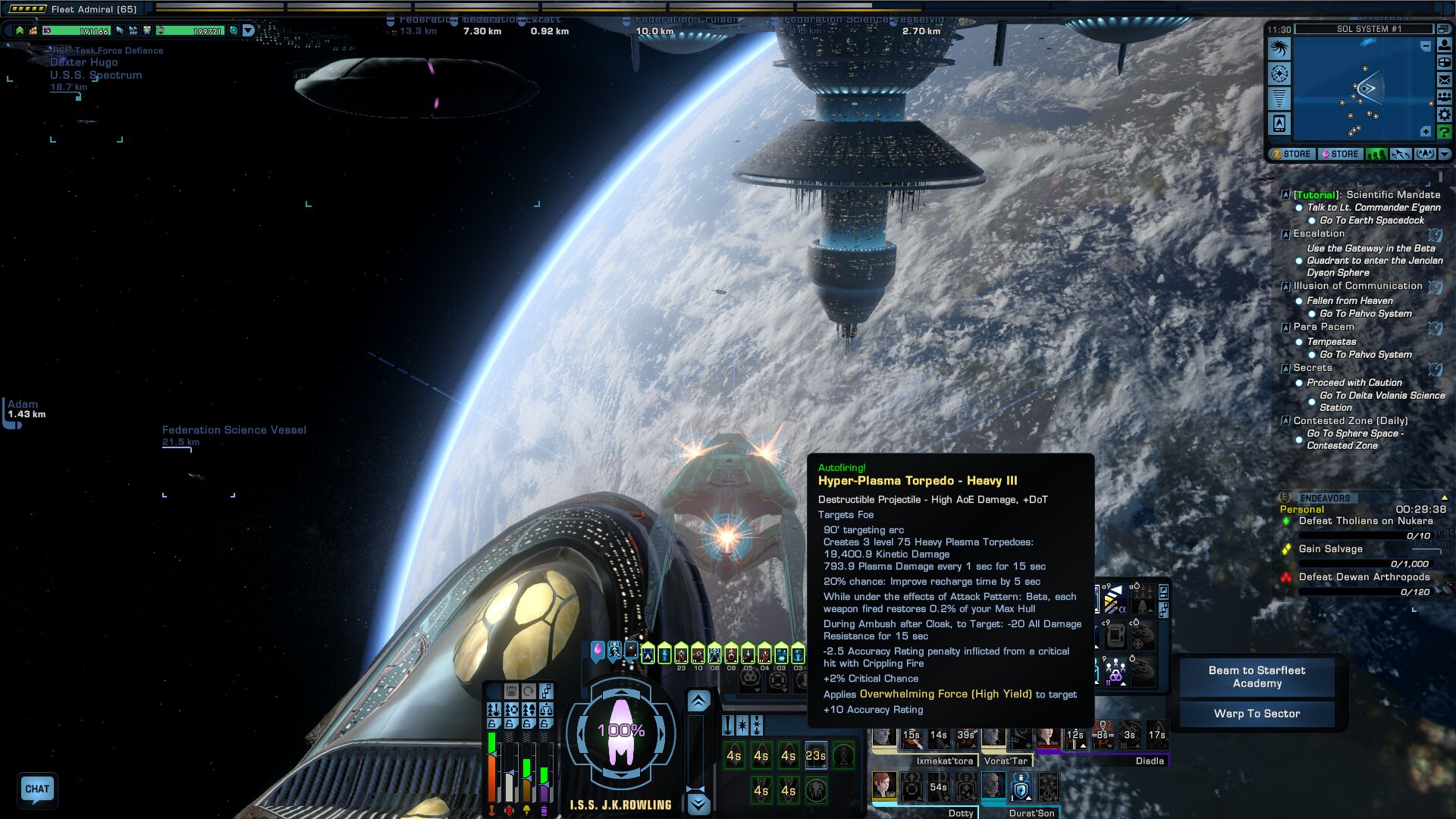Open the chat window
This screenshot has width=1456, height=819.
click(37, 789)
